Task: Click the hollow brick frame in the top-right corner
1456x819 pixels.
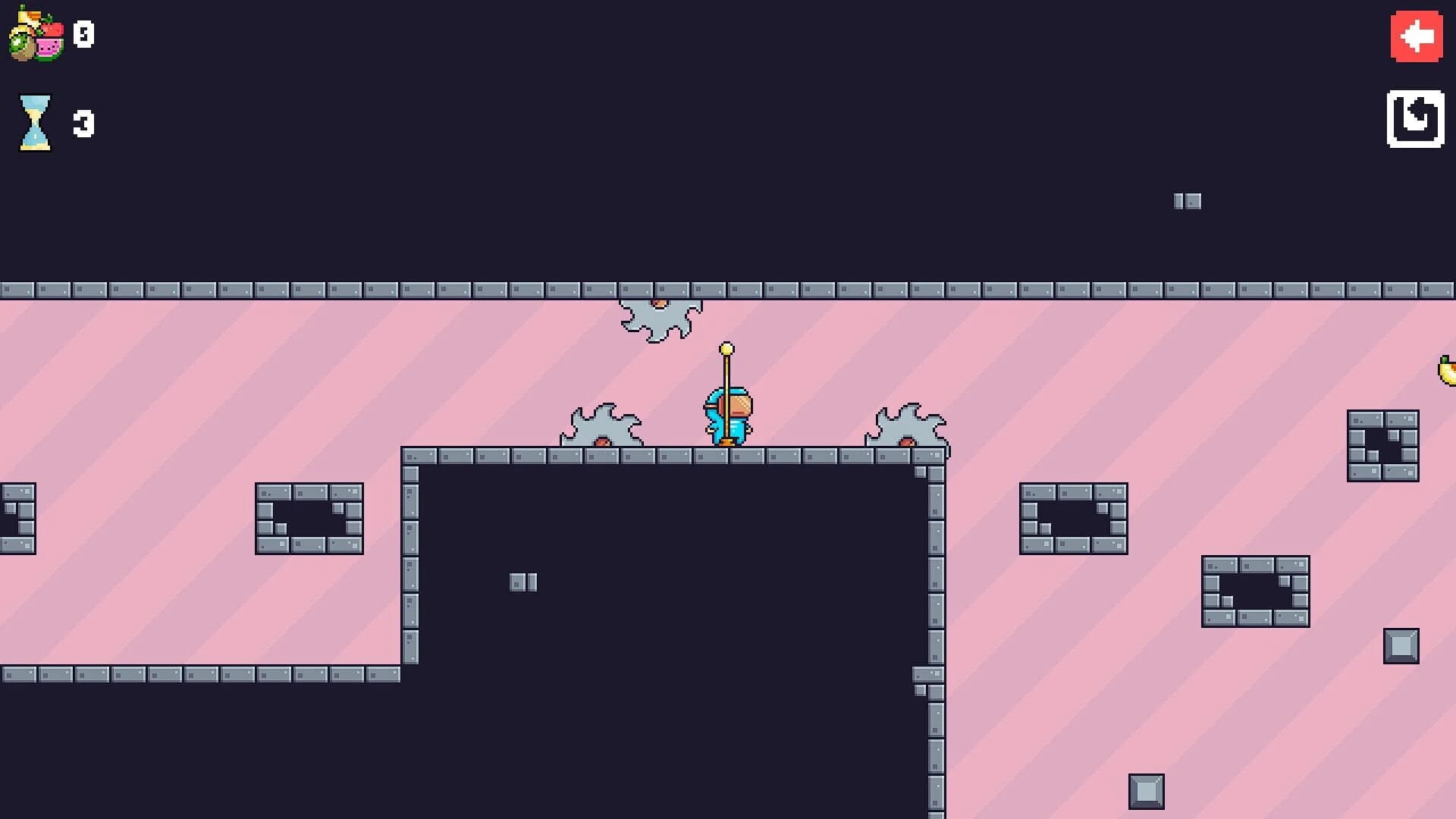Action: [1382, 444]
